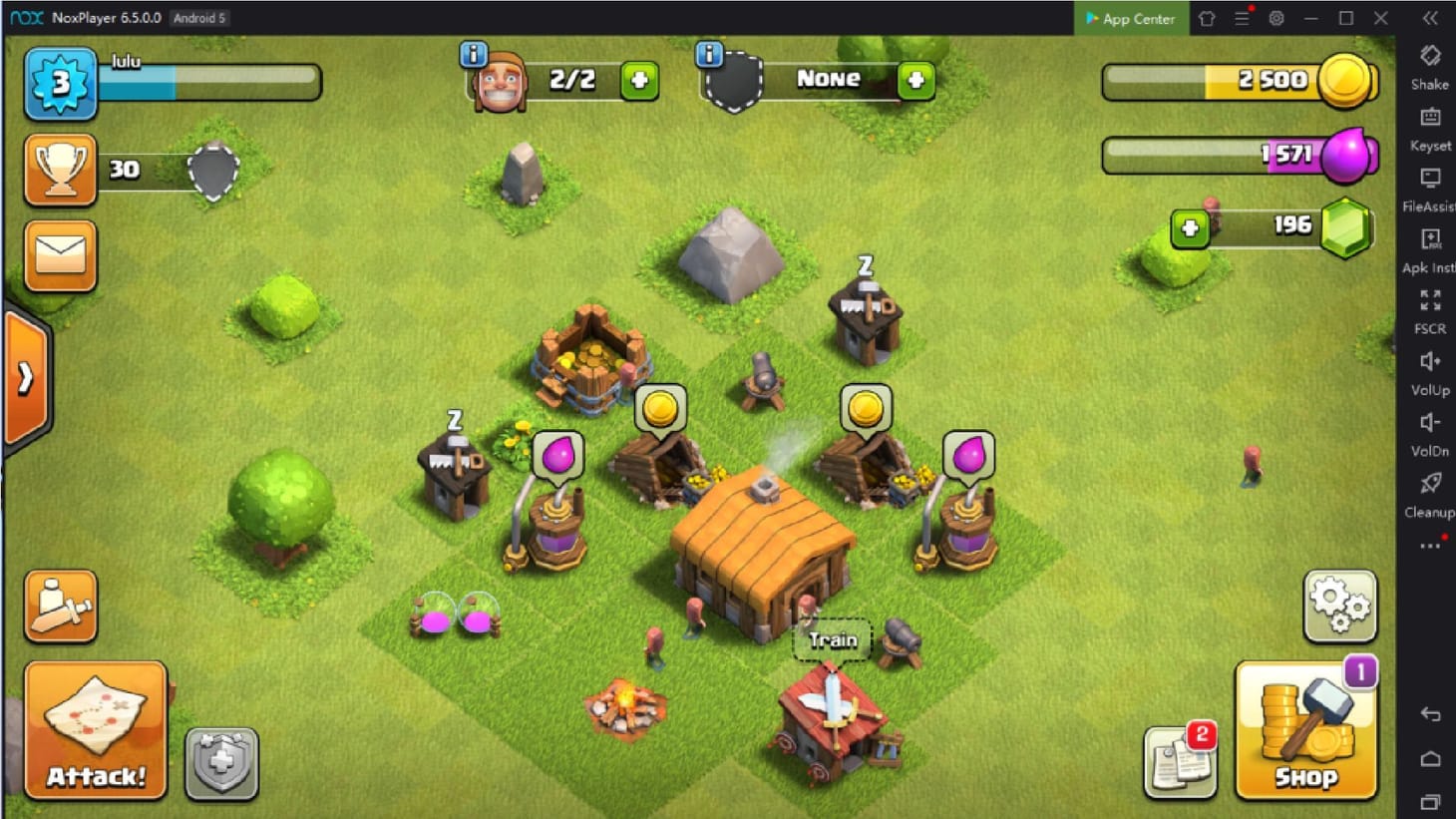Image resolution: width=1456 pixels, height=819 pixels.
Task: Expand the orange side panel arrow
Action: click(24, 376)
